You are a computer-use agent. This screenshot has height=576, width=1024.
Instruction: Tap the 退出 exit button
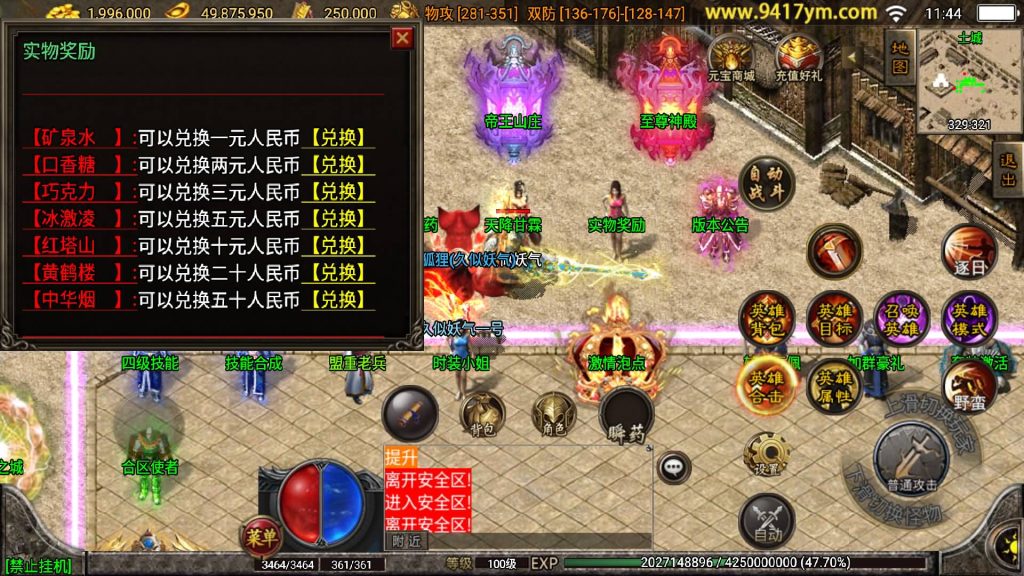(x=1007, y=168)
